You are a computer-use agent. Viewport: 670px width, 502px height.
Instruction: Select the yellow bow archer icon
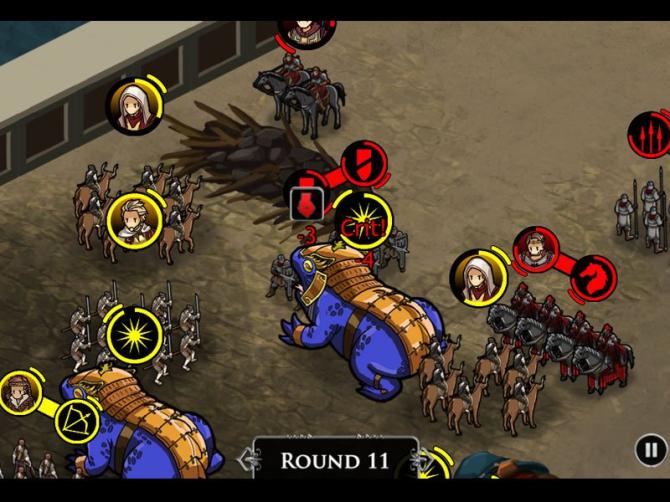(75, 419)
